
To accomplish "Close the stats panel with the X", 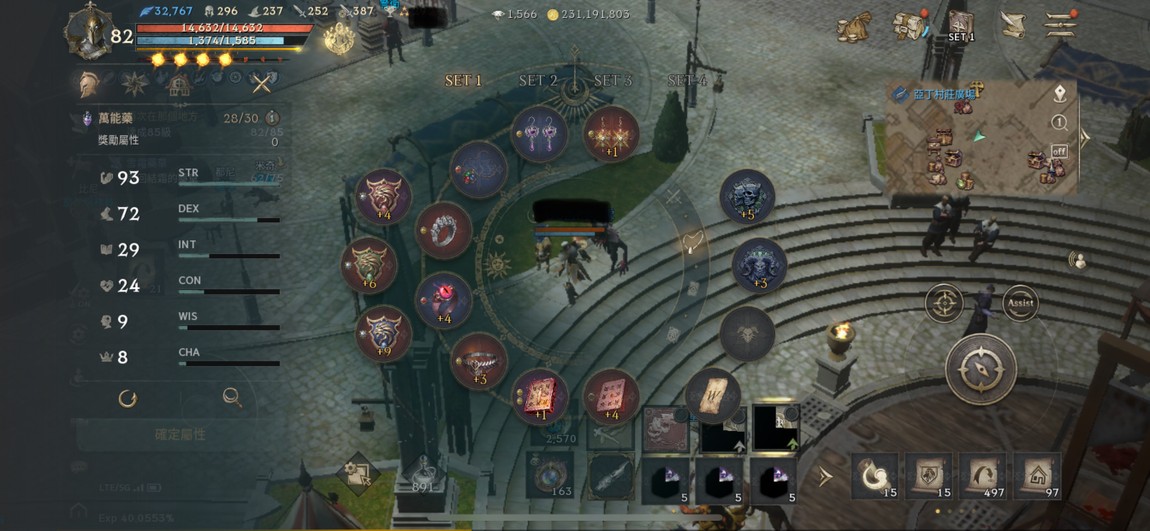I will (x=262, y=84).
